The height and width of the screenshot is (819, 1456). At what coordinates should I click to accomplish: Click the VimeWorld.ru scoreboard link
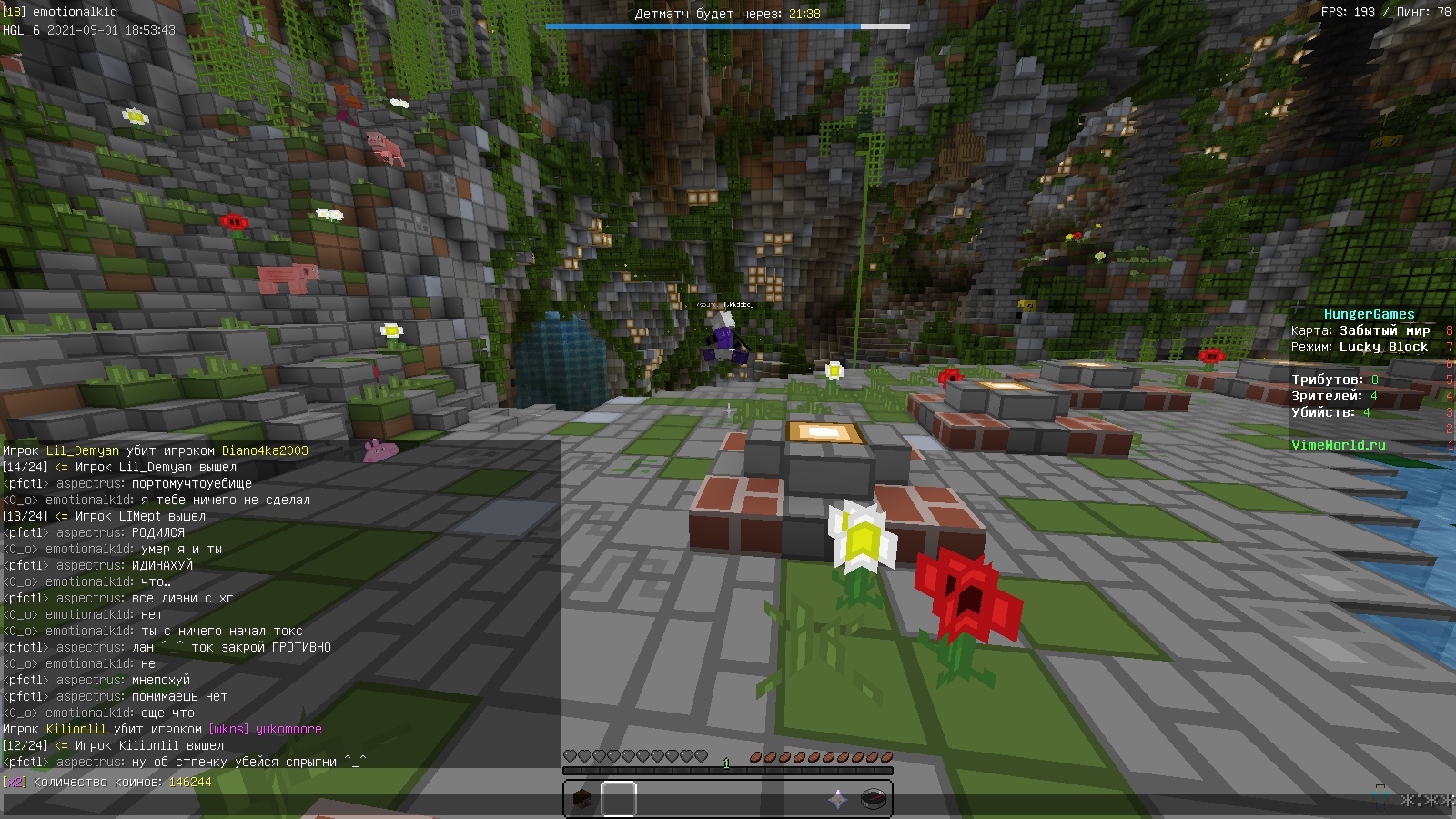click(1338, 445)
